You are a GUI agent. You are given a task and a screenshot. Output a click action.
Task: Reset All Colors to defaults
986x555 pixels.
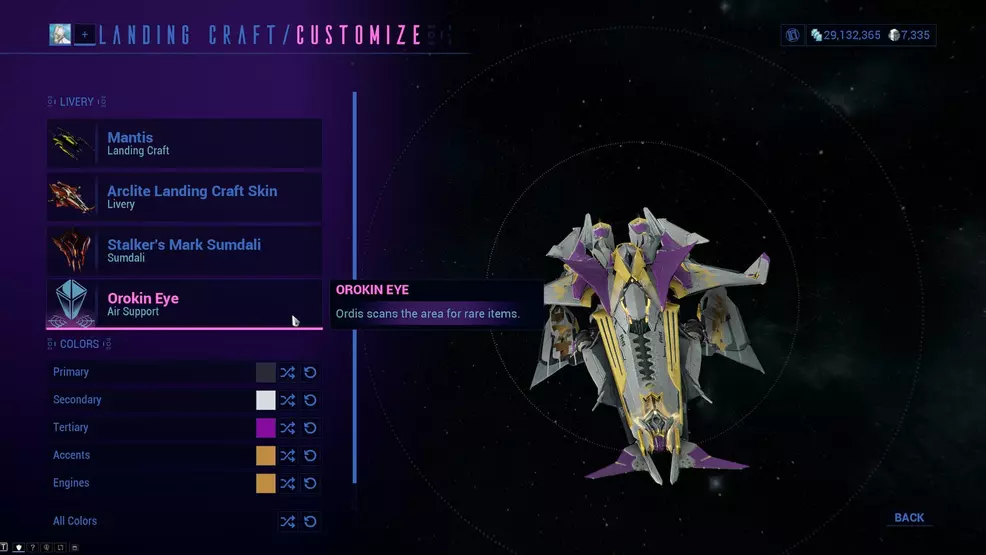310,521
